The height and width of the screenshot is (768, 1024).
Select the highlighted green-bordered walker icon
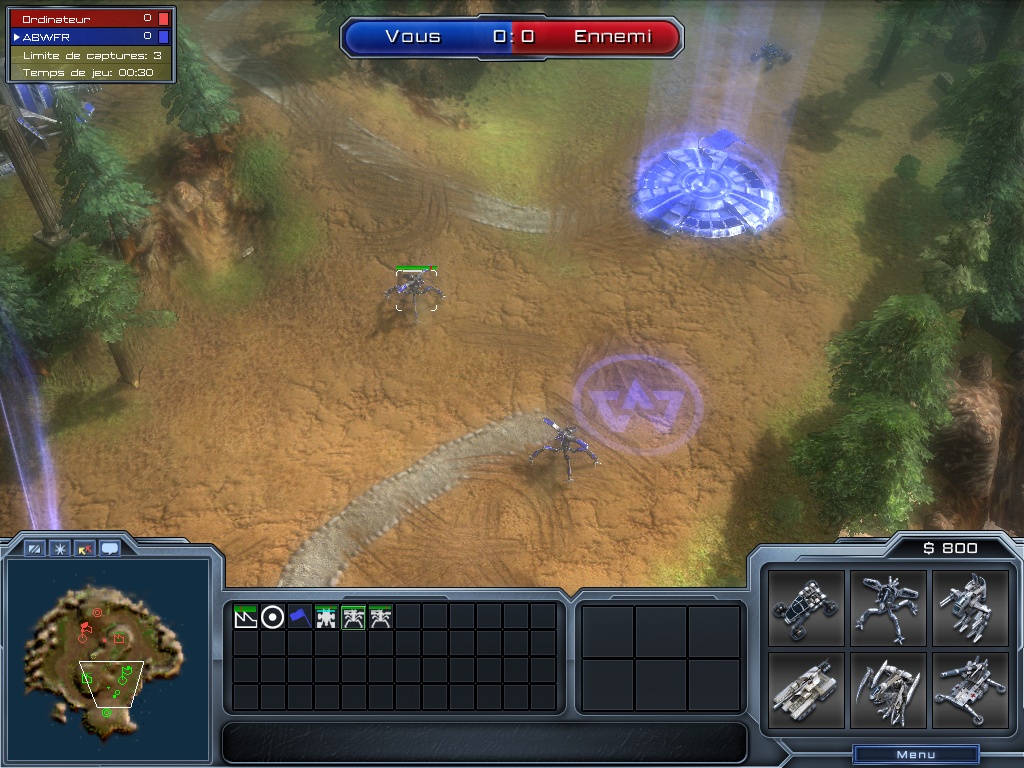(x=353, y=617)
